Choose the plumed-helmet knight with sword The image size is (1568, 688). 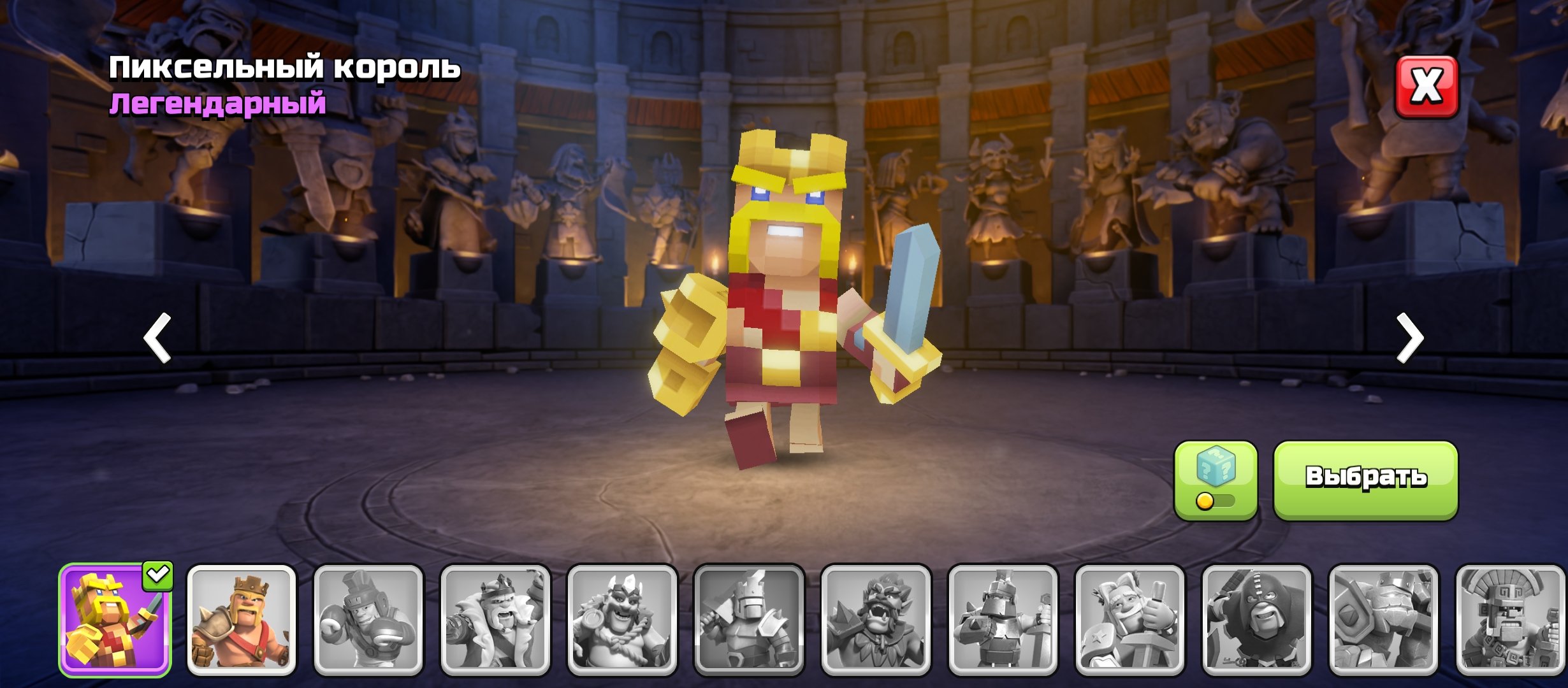[1003, 620]
